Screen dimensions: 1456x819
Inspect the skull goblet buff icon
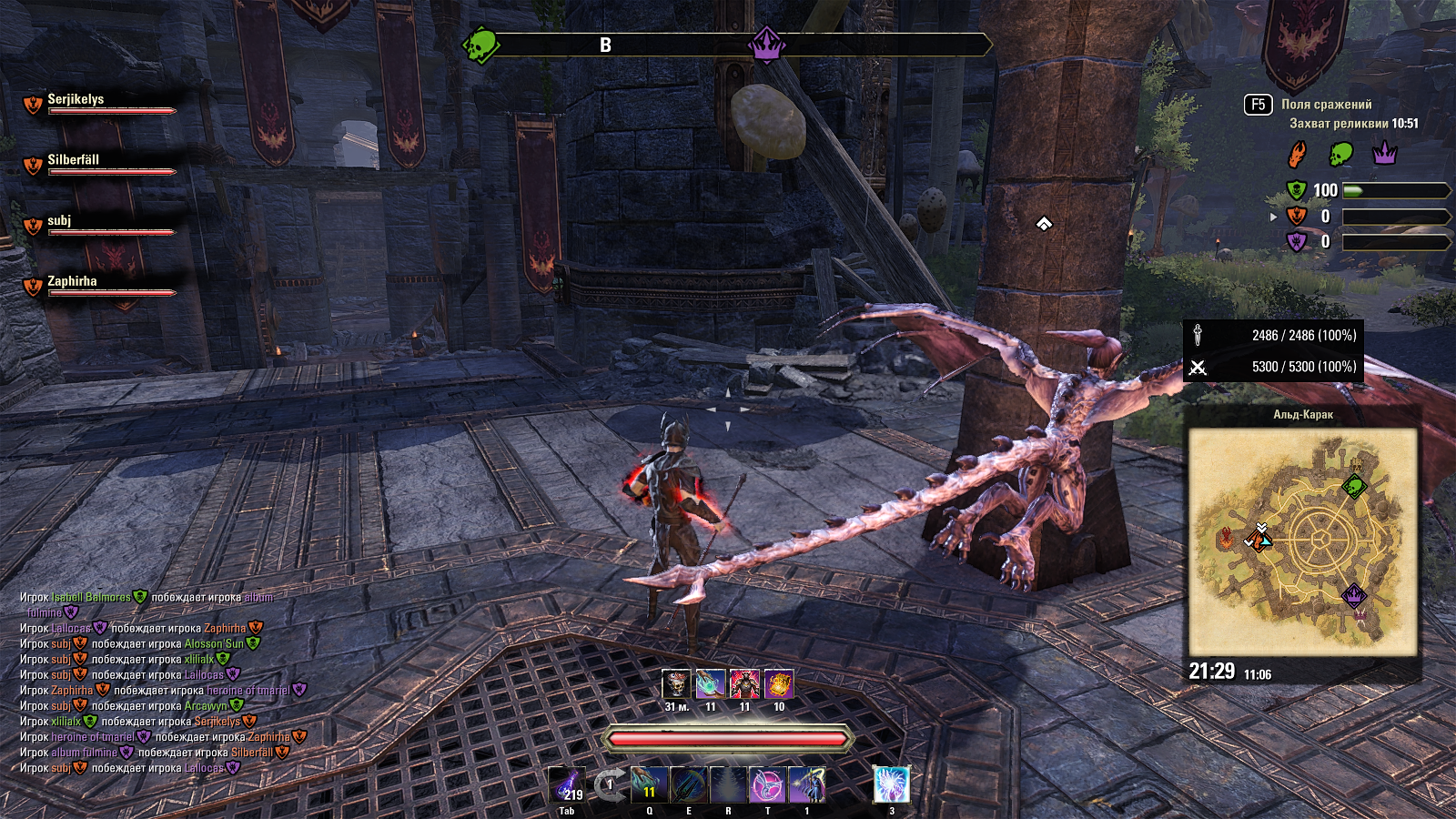676,684
